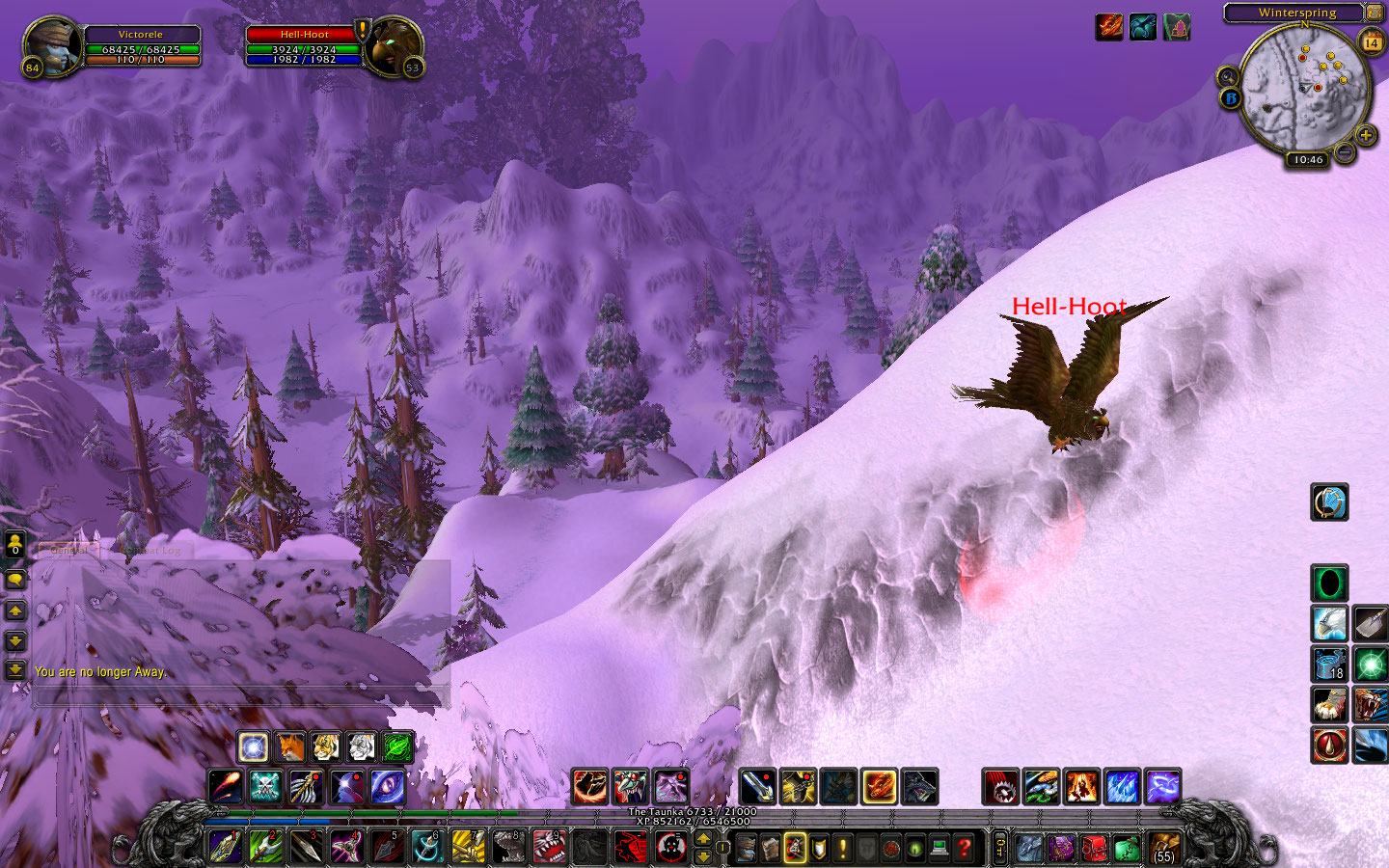Click Victorele's player portrait
Screen dimensions: 1389x868
tap(50, 44)
